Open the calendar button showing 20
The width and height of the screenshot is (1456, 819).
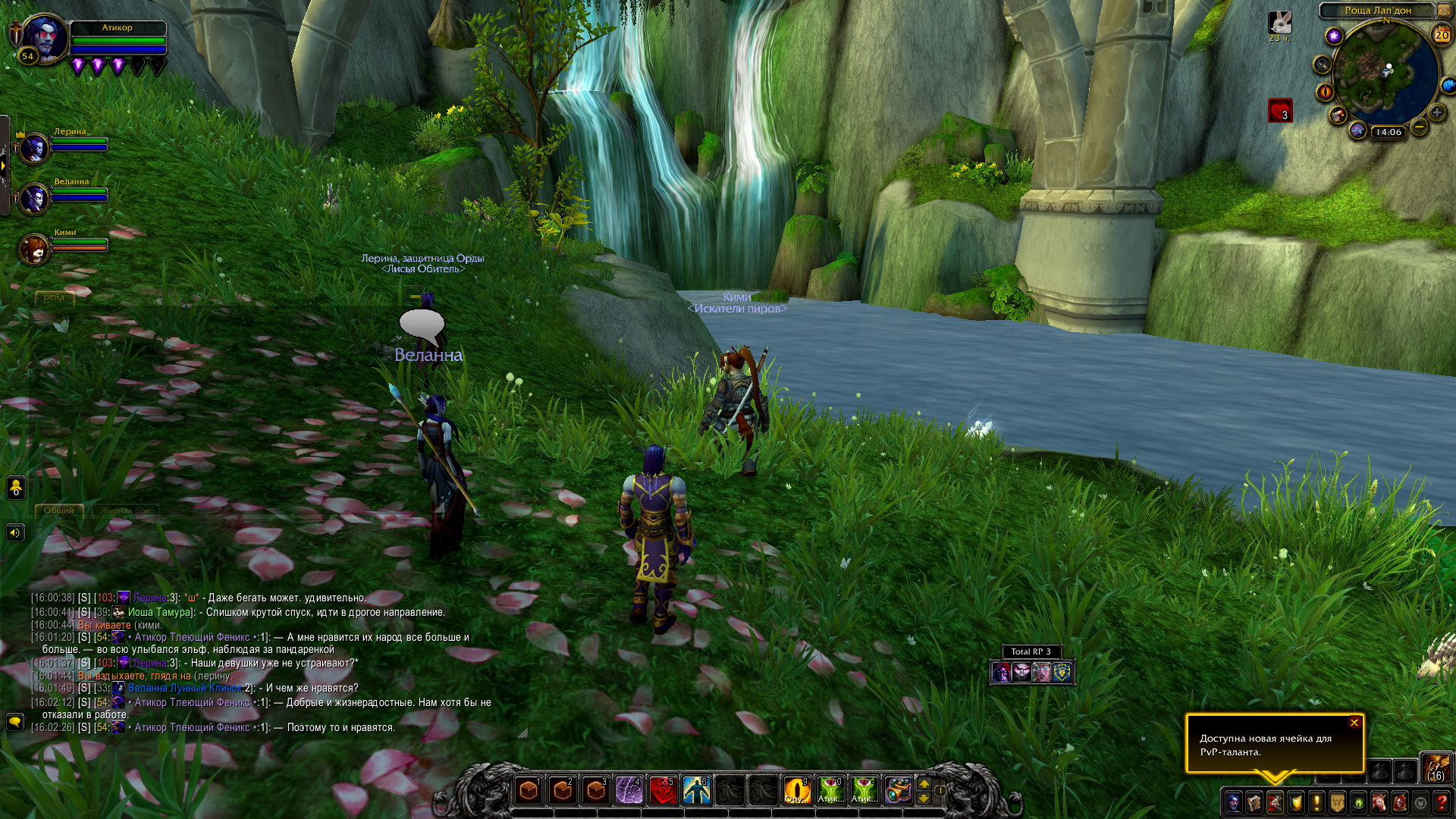1441,35
